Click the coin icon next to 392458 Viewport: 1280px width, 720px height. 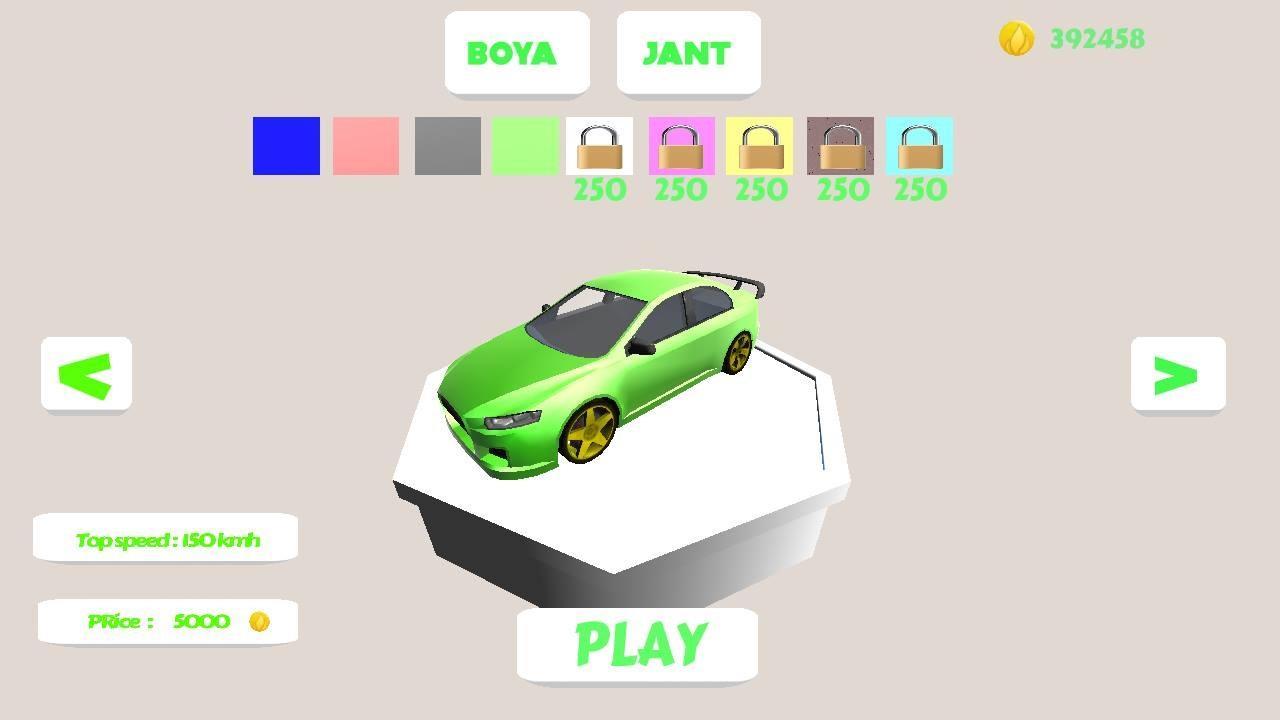click(1016, 40)
